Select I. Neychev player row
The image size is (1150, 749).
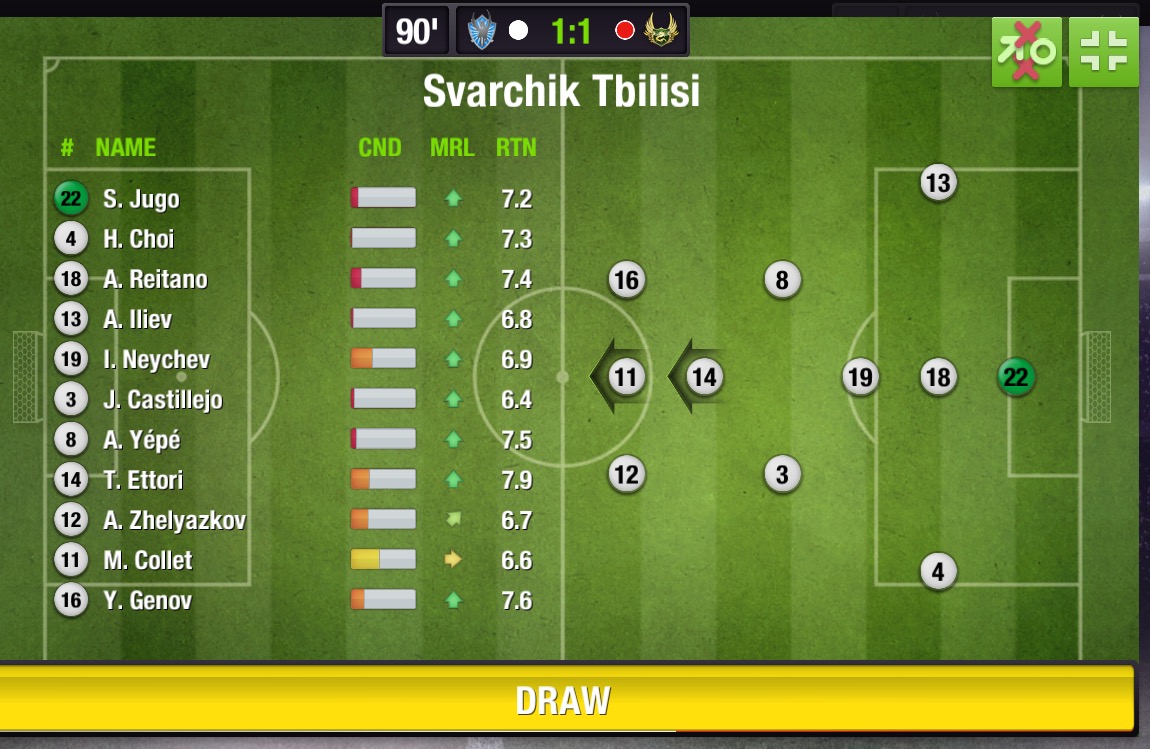tap(156, 360)
